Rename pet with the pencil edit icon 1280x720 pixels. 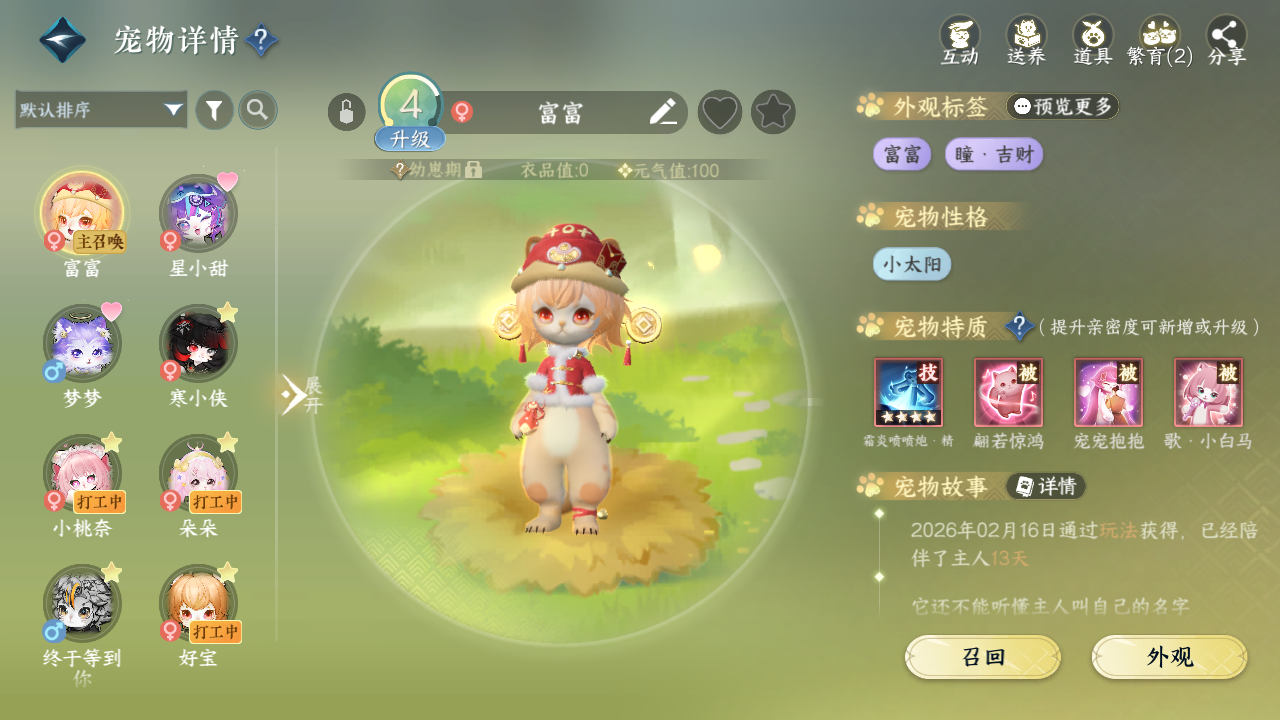click(663, 112)
